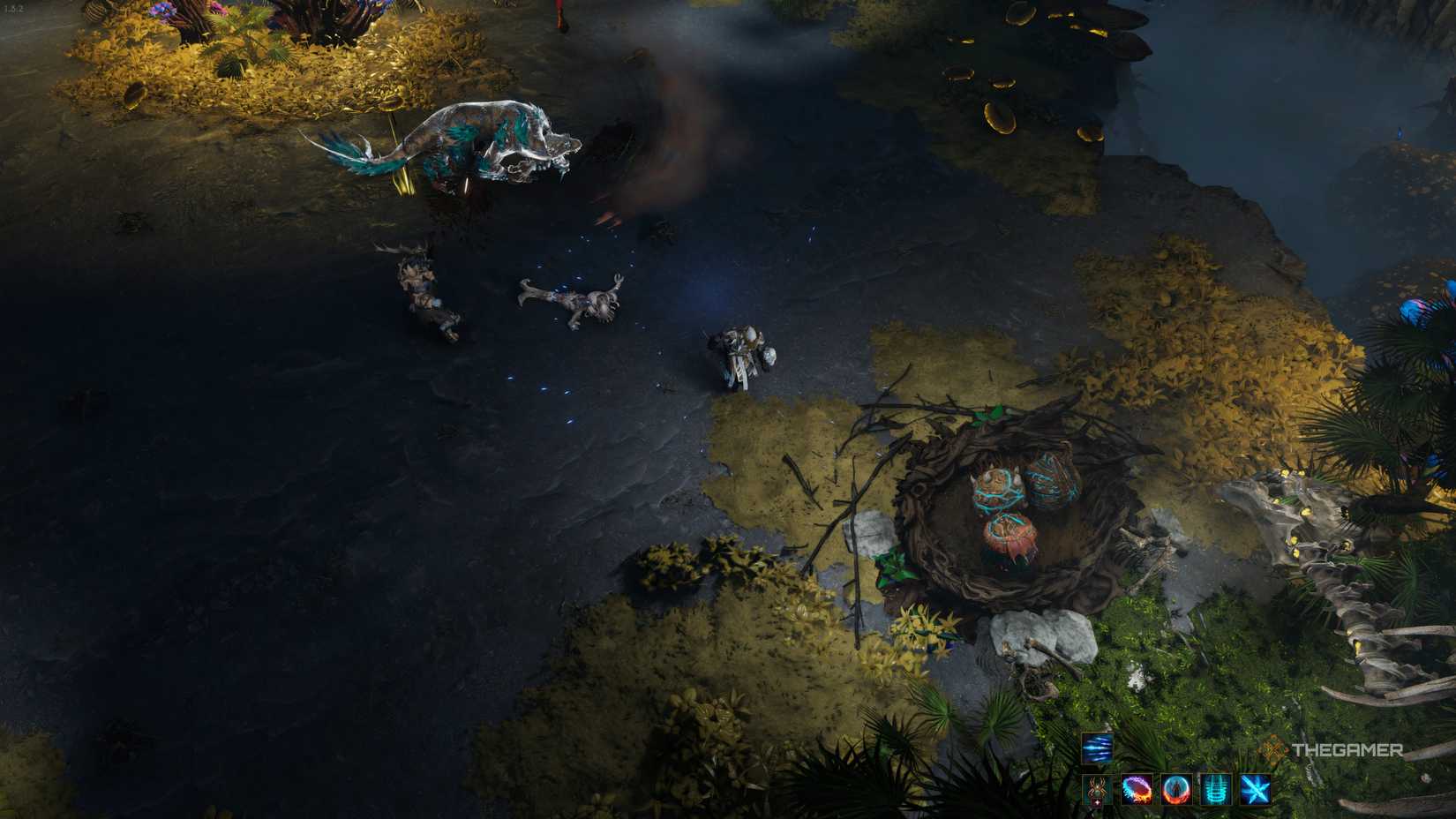Viewport: 1456px width, 819px height.
Task: Activate the blue frost projectile skill
Action: [x=1098, y=748]
